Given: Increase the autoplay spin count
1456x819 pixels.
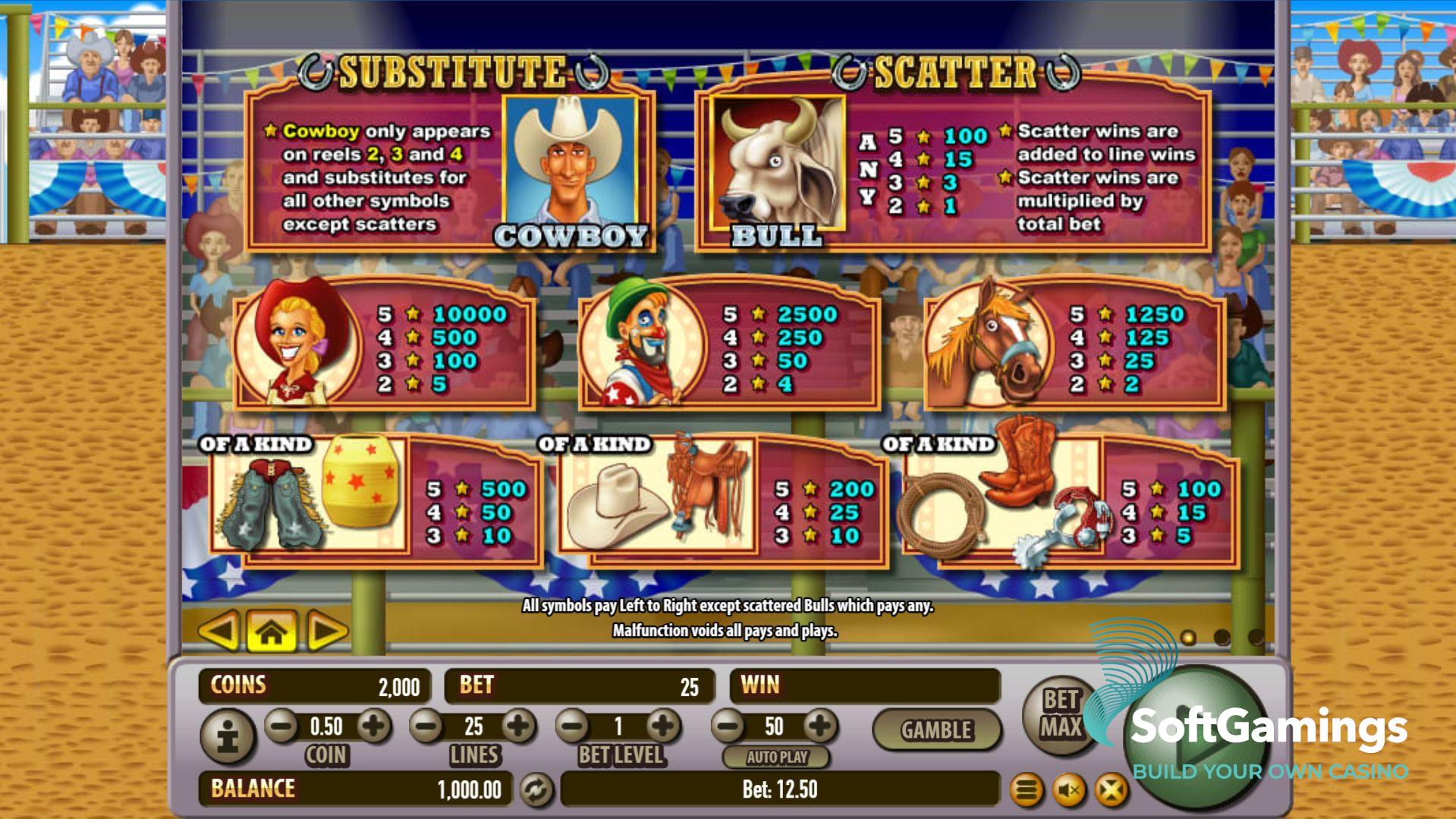Looking at the screenshot, I should point(819,726).
